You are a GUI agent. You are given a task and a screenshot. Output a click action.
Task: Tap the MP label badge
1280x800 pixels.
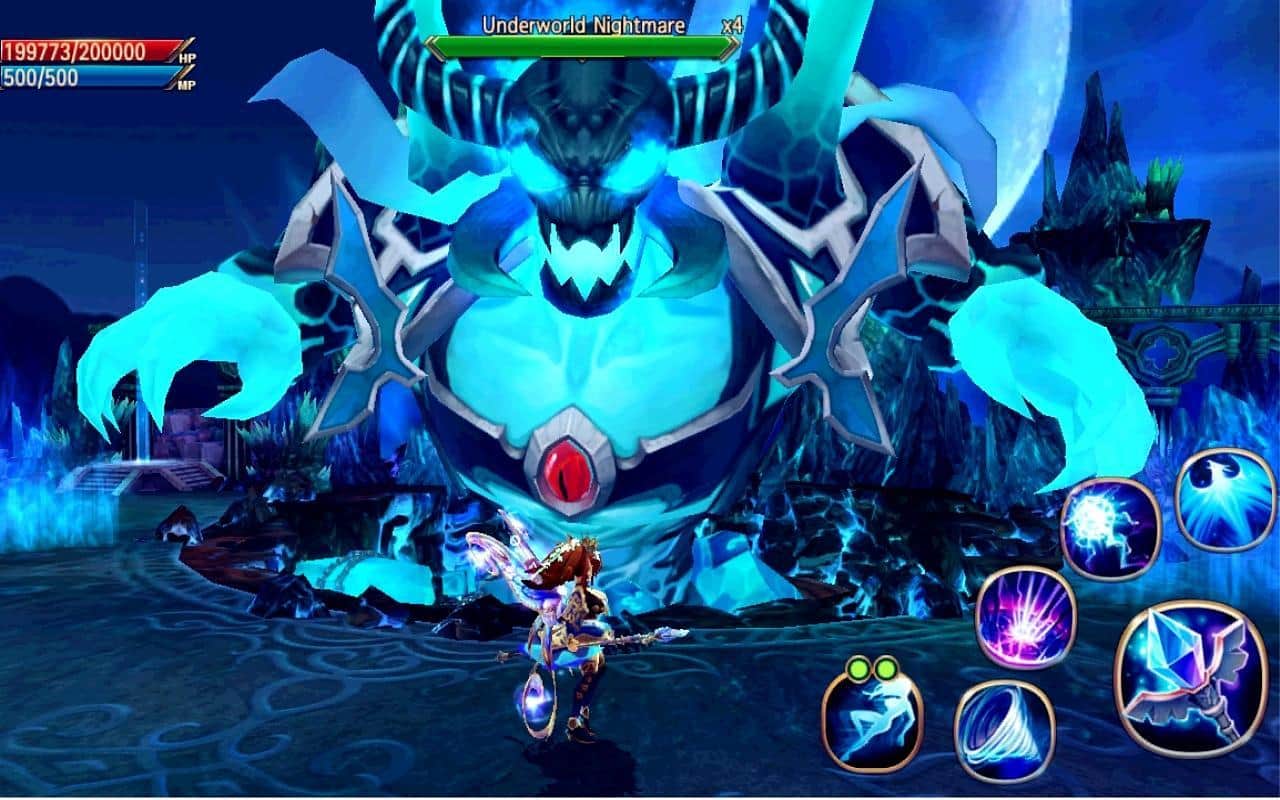pos(187,84)
